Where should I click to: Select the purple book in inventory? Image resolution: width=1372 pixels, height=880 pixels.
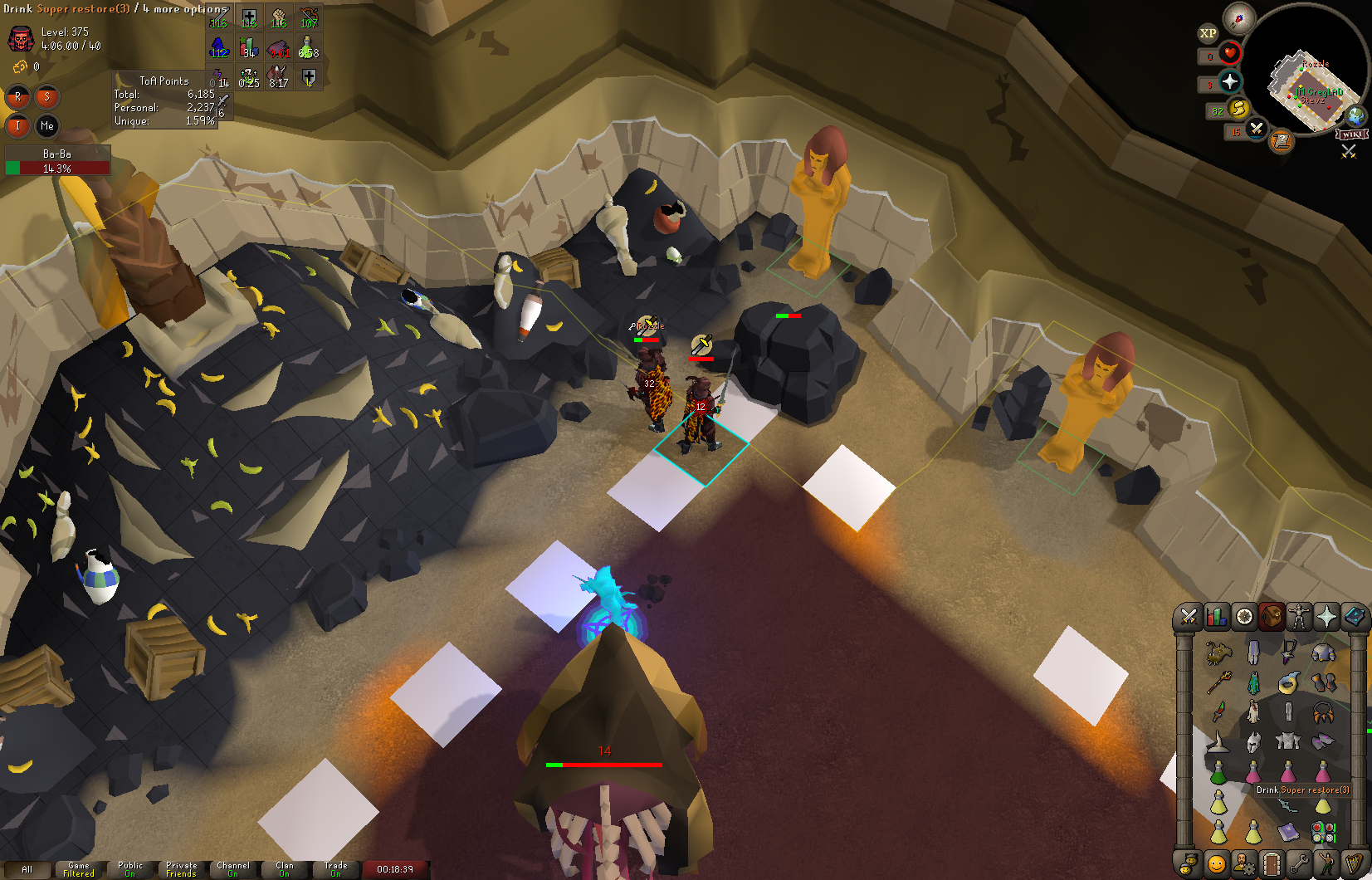(x=1288, y=831)
